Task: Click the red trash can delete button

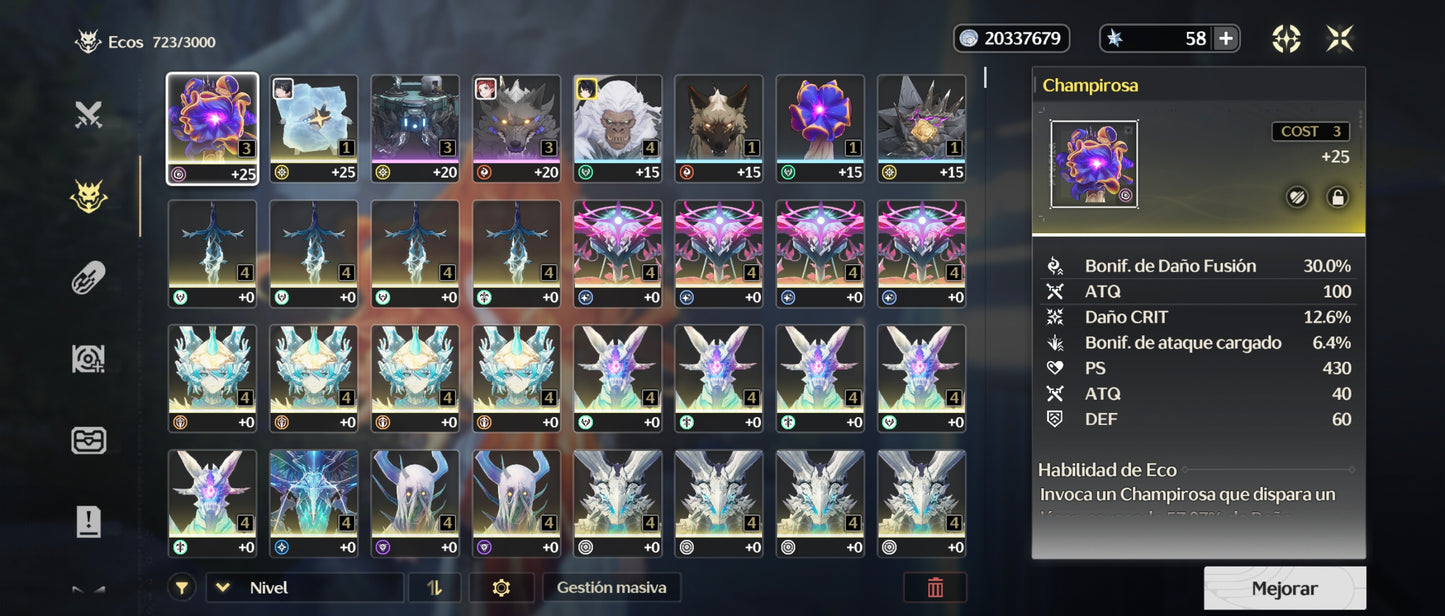Action: coord(935,588)
